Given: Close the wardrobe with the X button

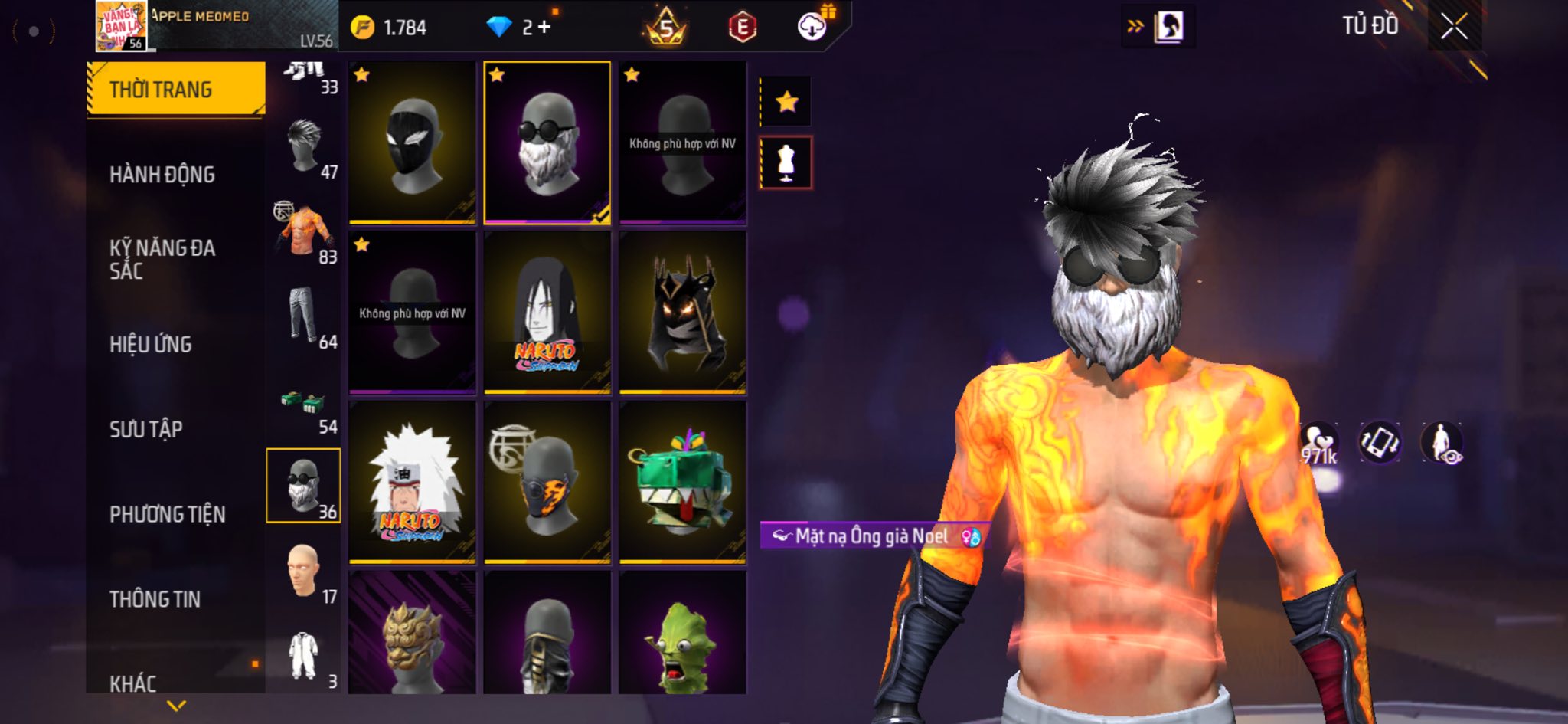Looking at the screenshot, I should (x=1454, y=27).
